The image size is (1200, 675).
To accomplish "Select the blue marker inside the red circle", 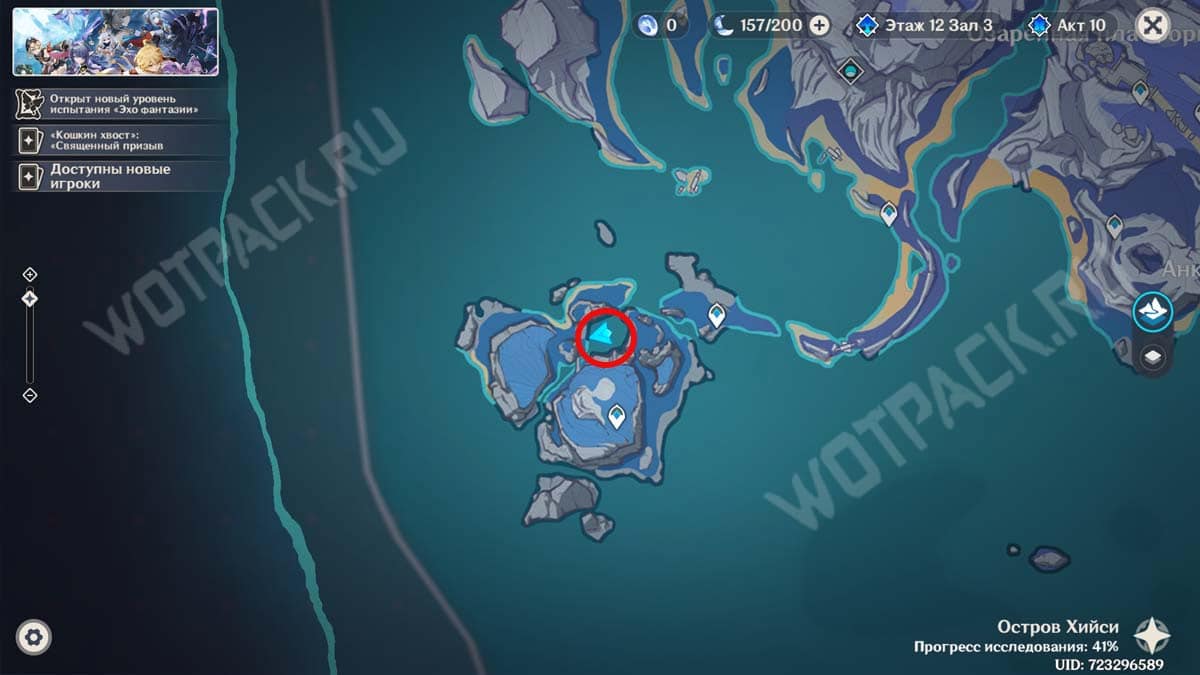I will (604, 335).
